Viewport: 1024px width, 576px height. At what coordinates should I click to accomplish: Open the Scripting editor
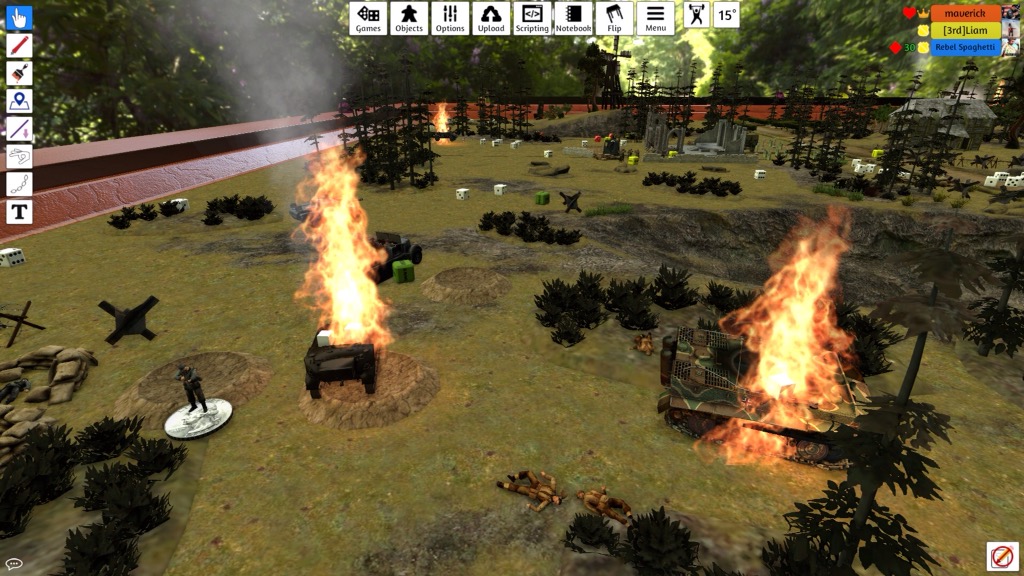532,18
